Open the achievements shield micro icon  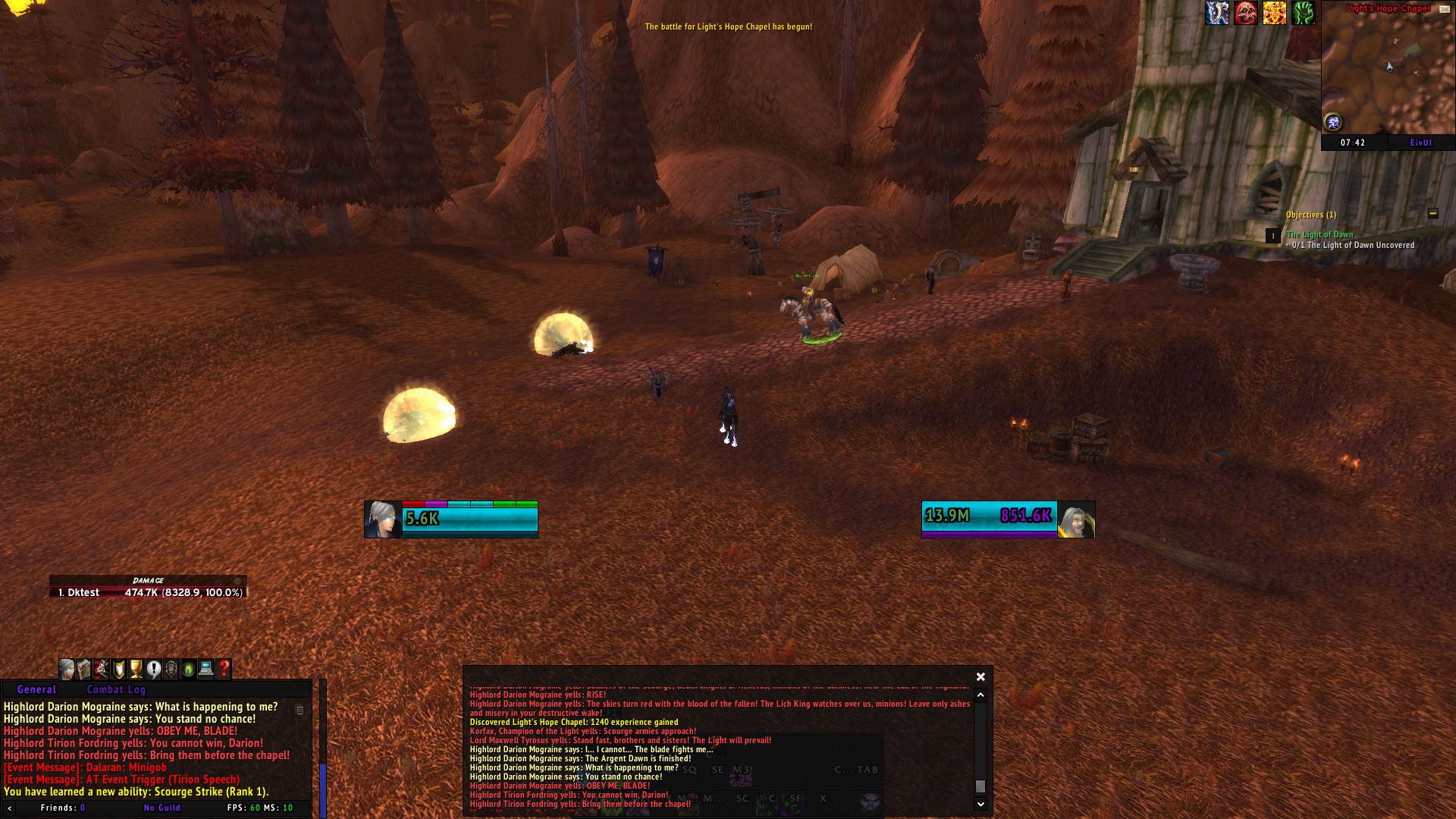(120, 670)
